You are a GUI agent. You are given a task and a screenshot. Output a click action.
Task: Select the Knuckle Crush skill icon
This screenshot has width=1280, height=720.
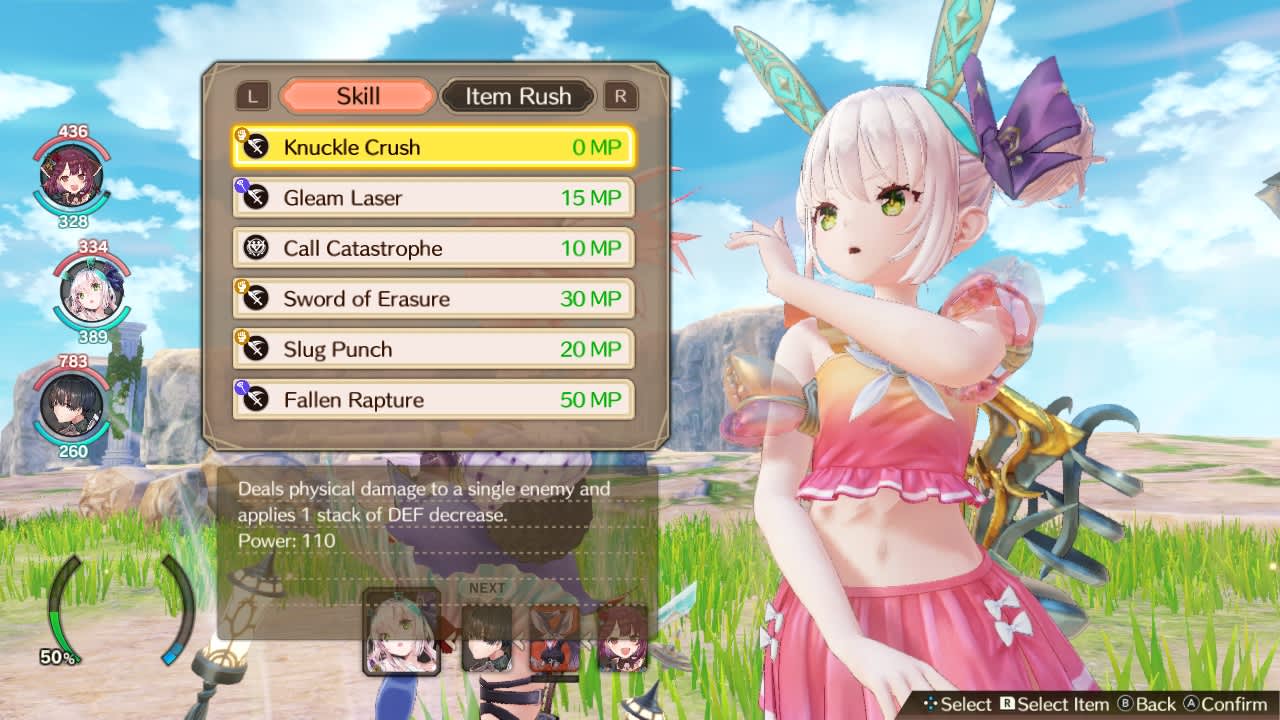(253, 146)
